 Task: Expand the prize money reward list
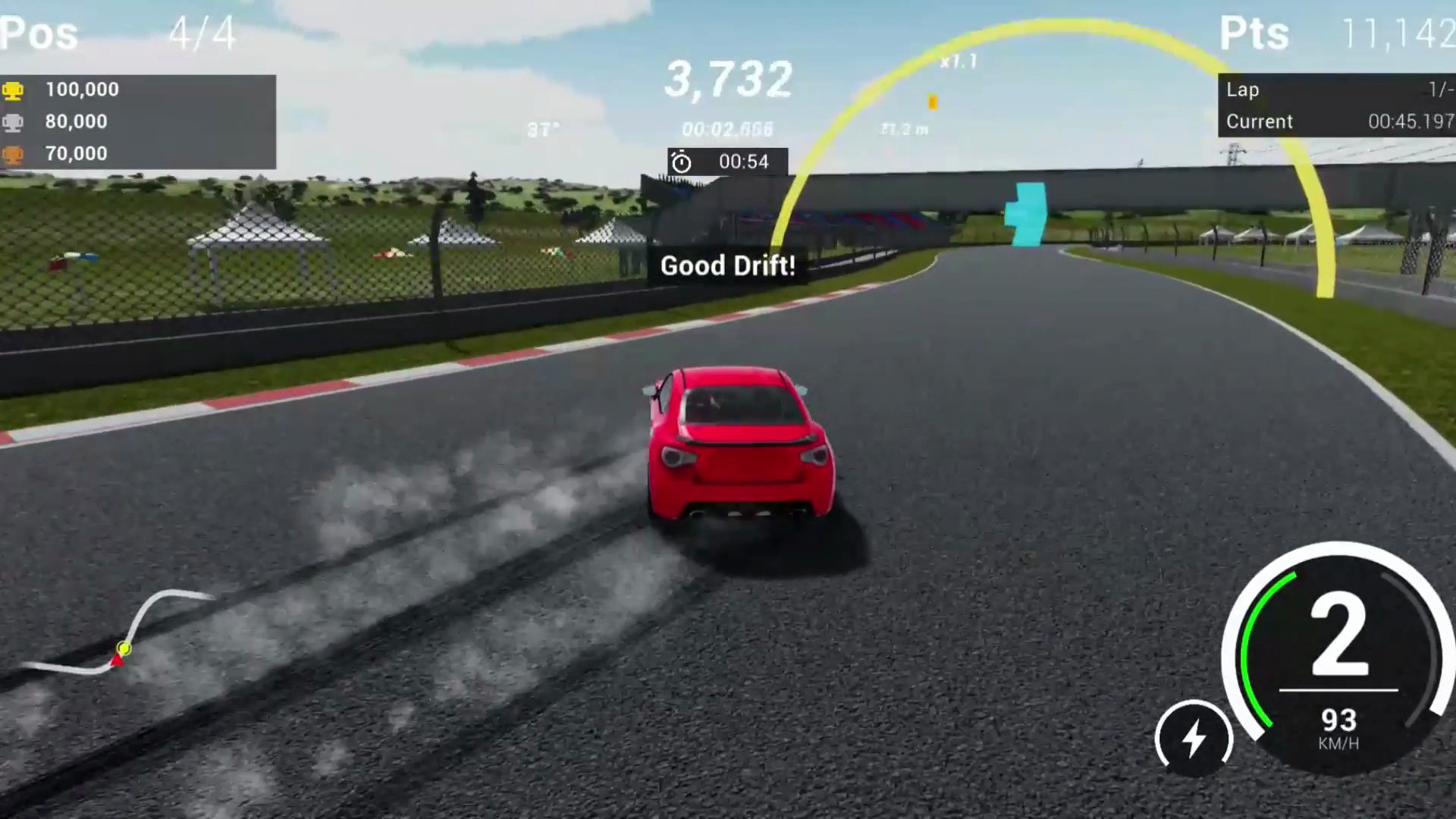pos(136,121)
